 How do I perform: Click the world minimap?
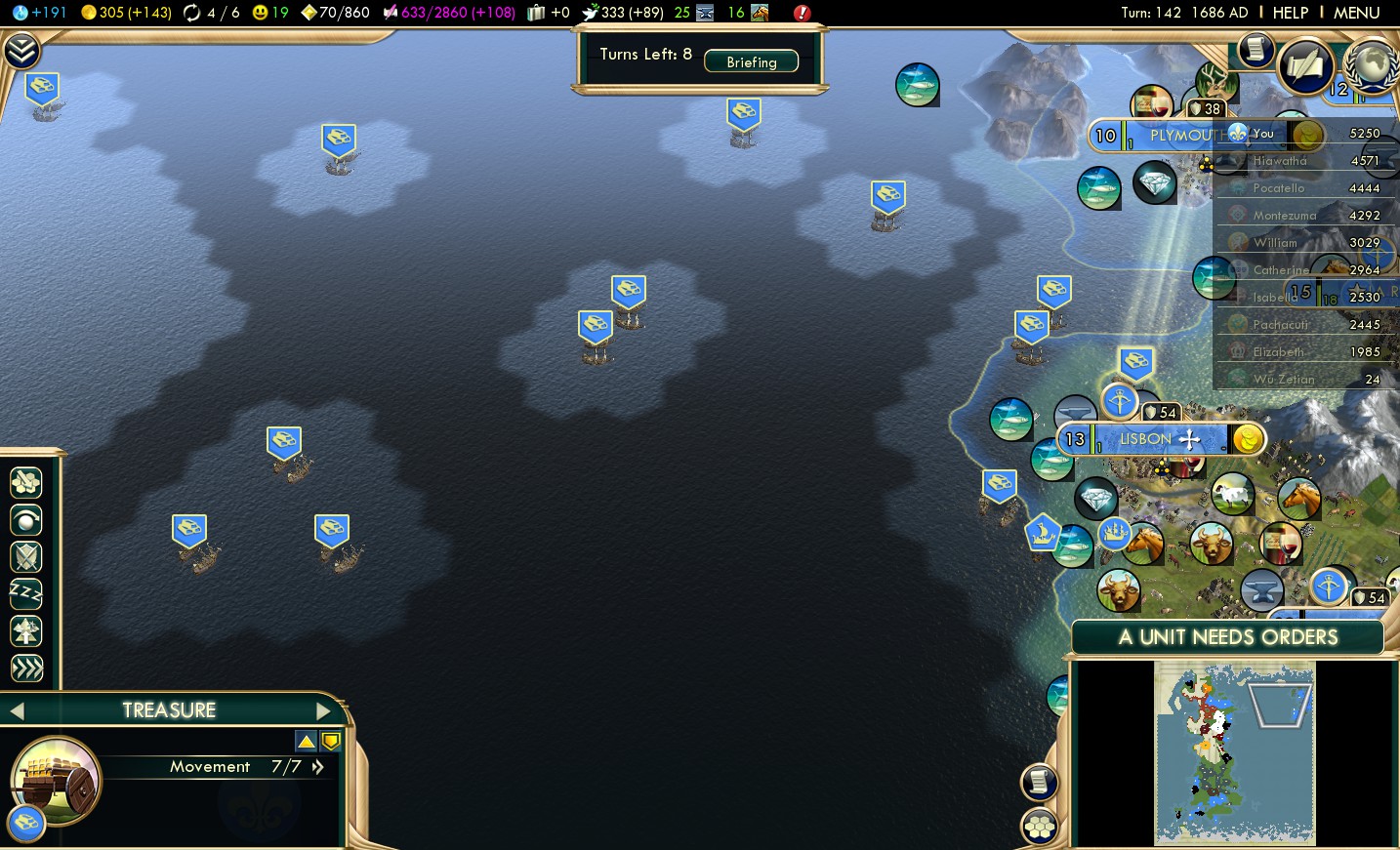[1234, 752]
